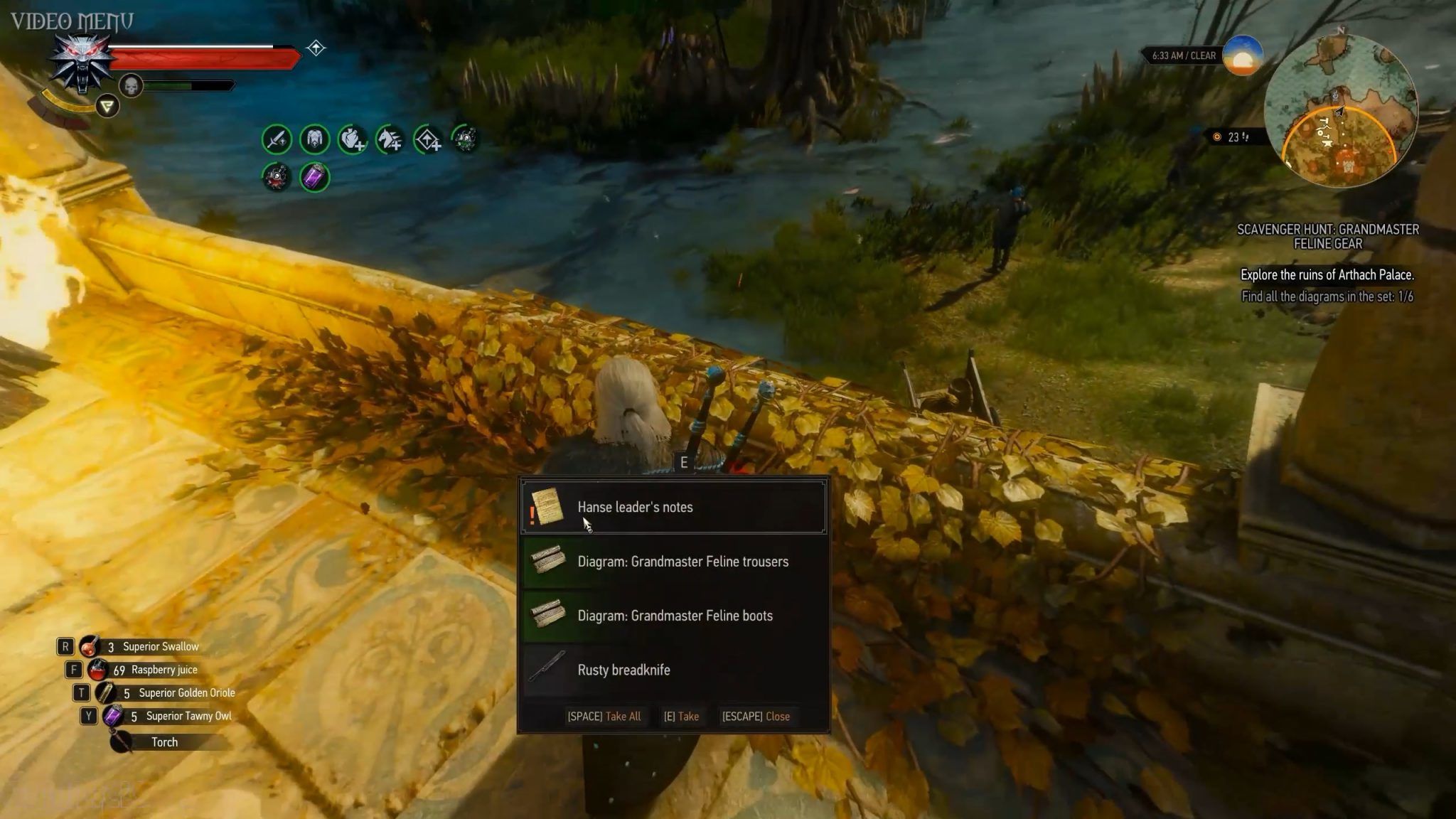Click the Grandmaster Feline Gear quest tracker
This screenshot has width=1456, height=819.
tap(1327, 237)
